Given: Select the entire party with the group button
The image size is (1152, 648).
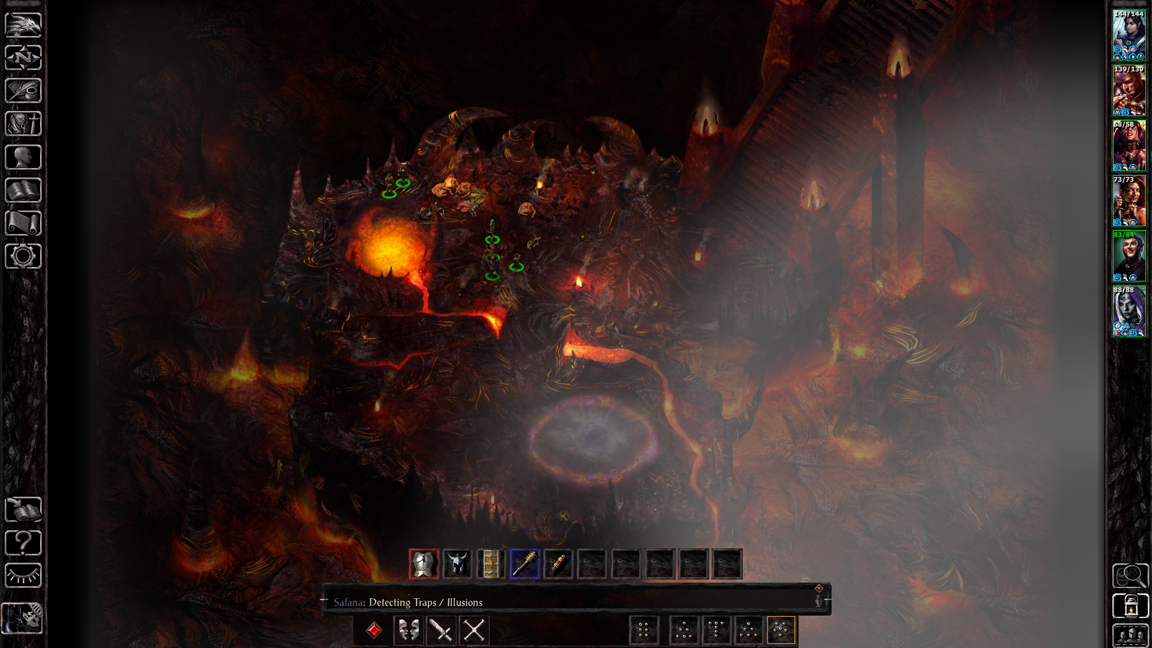Looking at the screenshot, I should [x=1130, y=636].
